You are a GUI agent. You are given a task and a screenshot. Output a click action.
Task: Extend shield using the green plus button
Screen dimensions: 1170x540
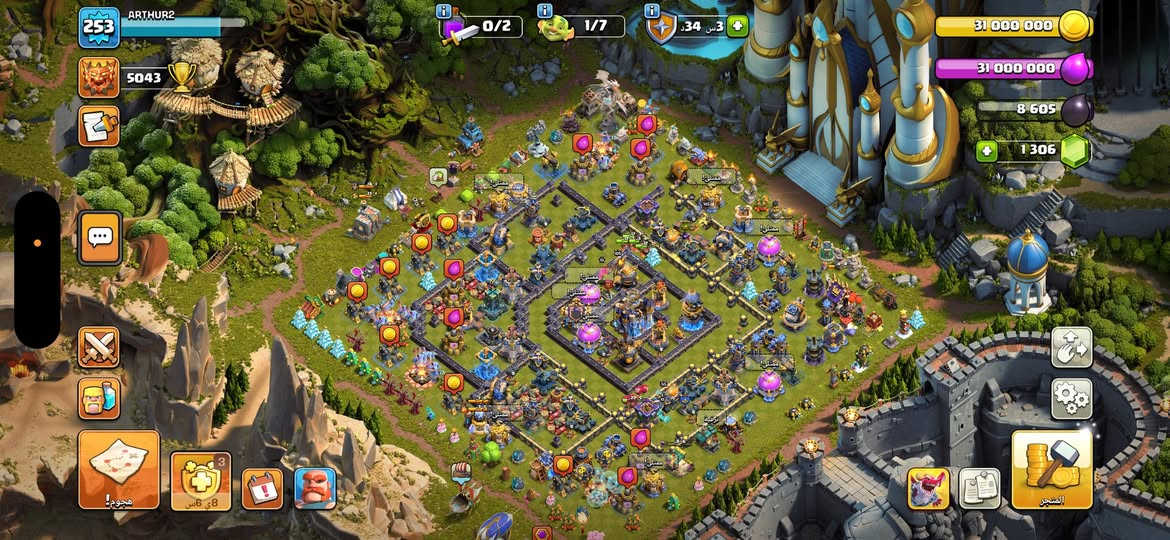pos(738,27)
